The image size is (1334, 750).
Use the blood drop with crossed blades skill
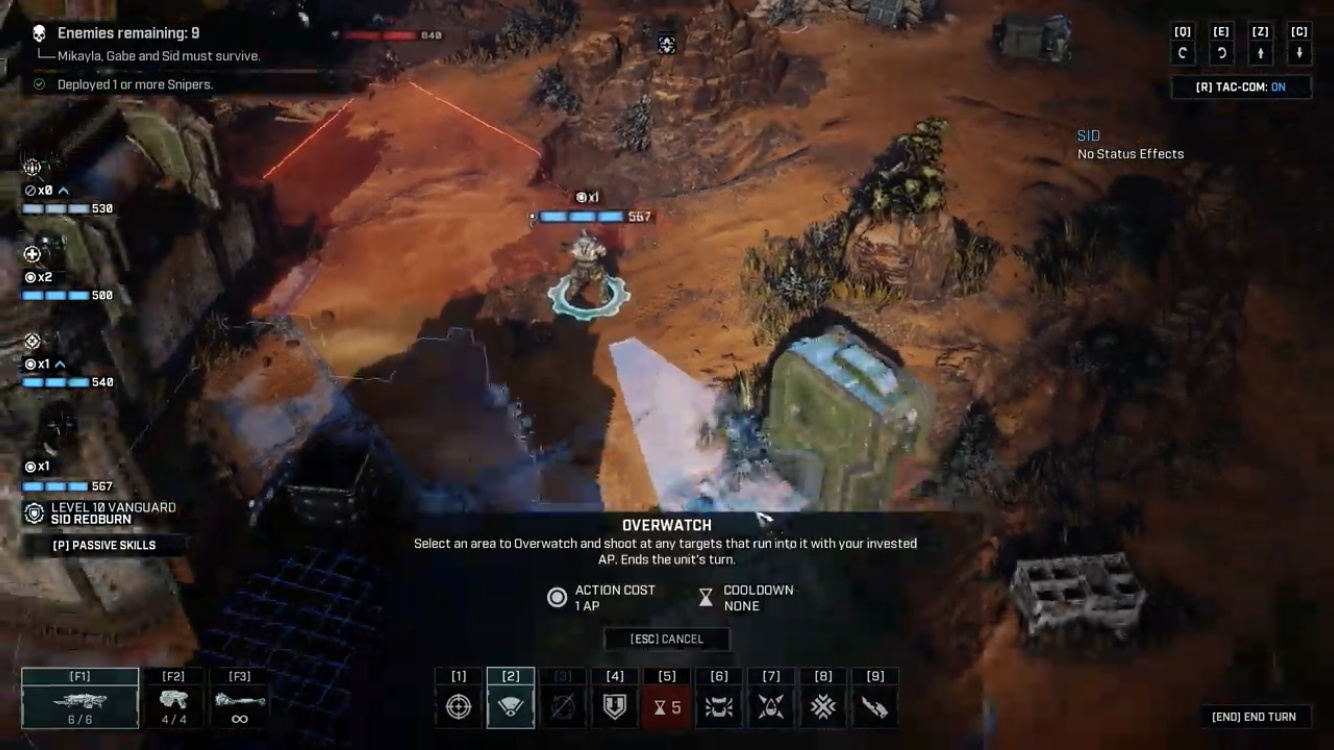771,707
